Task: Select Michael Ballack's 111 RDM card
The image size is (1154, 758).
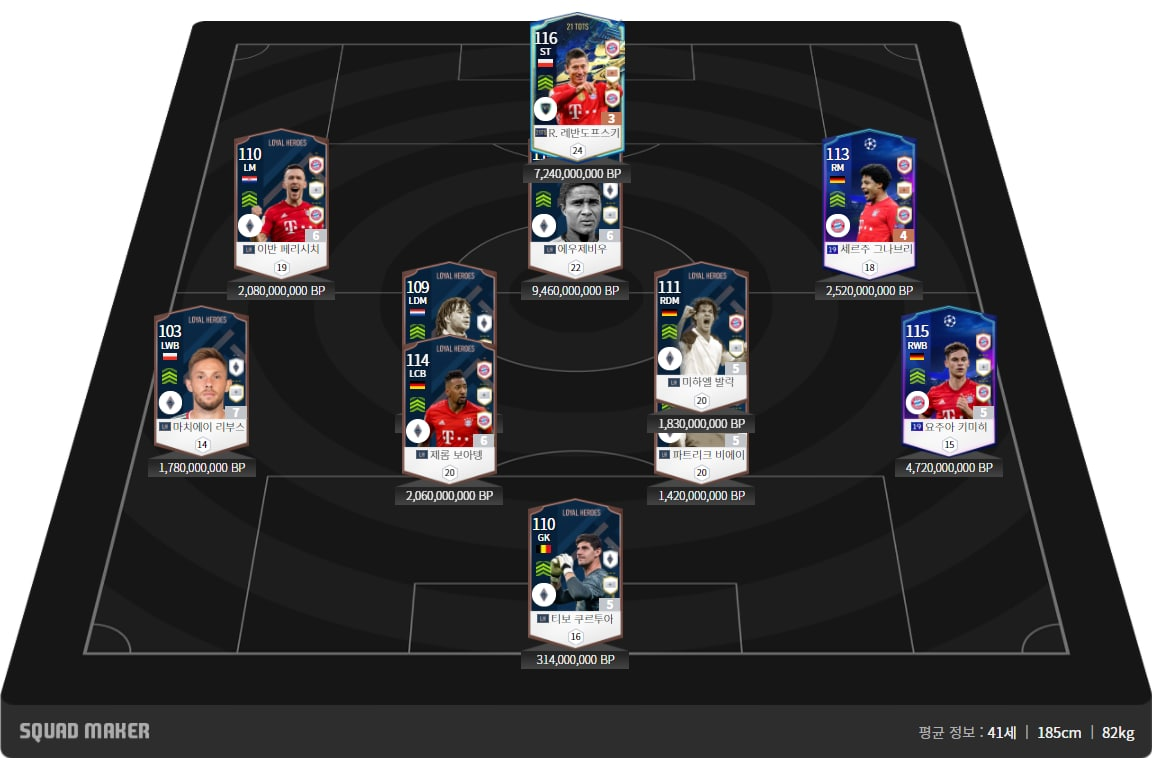Action: point(701,330)
